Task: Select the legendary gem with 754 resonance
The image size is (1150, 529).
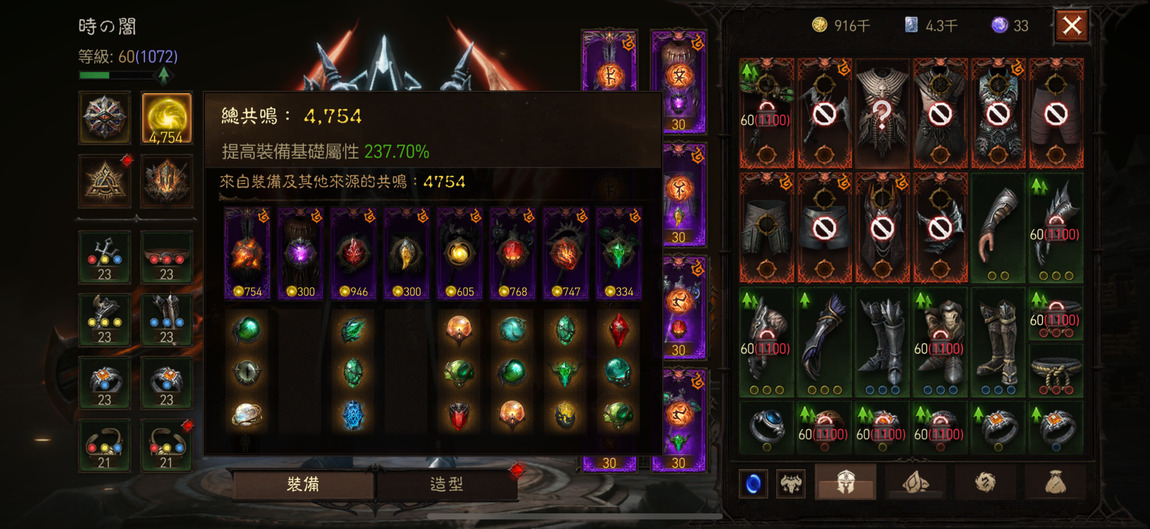Action: [x=246, y=253]
